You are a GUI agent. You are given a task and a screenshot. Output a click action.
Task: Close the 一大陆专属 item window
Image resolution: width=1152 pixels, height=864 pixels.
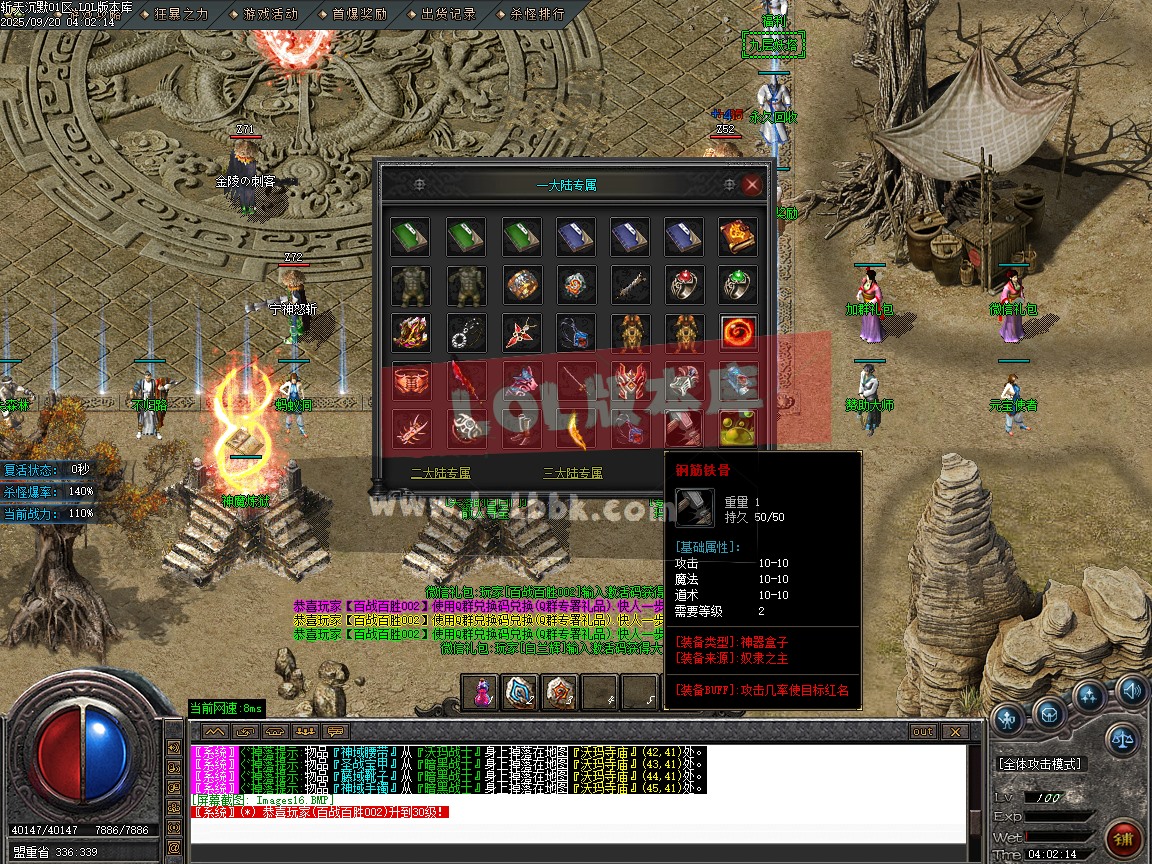click(x=752, y=185)
